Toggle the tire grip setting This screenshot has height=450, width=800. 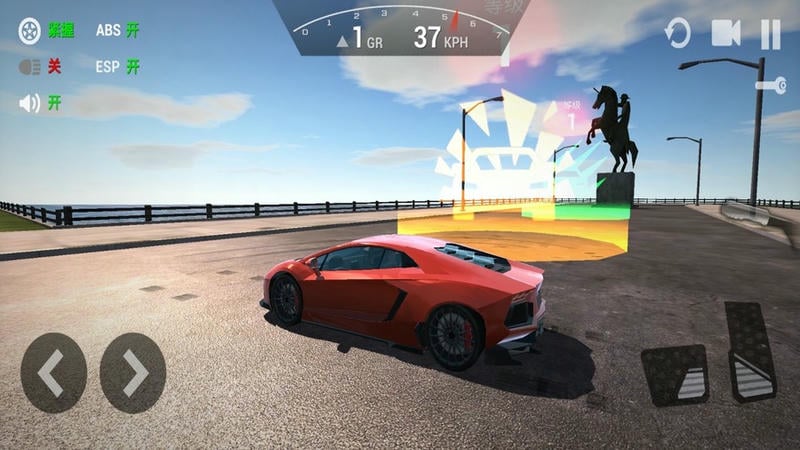point(30,30)
